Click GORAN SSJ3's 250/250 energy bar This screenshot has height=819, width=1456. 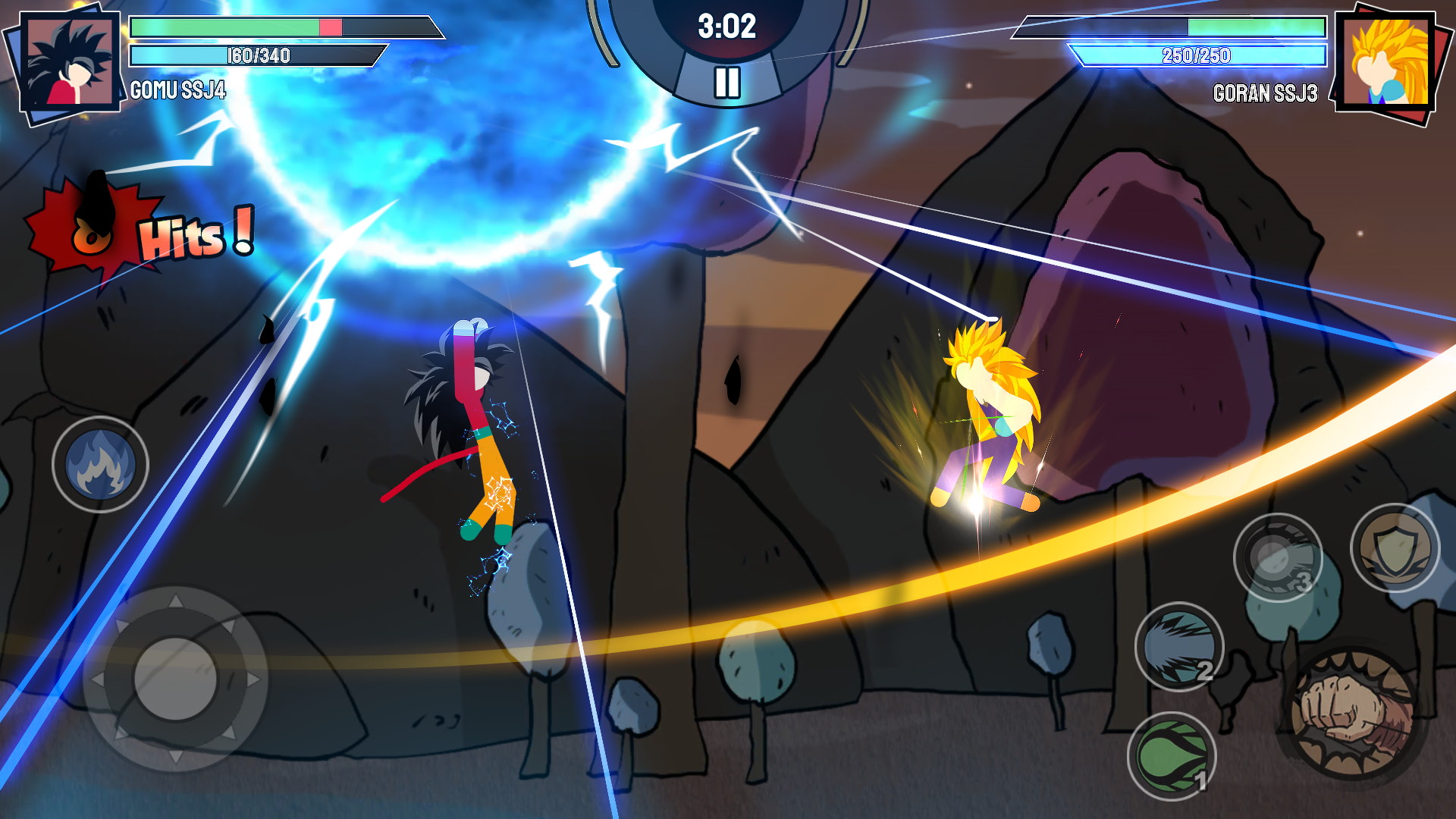point(1198,55)
